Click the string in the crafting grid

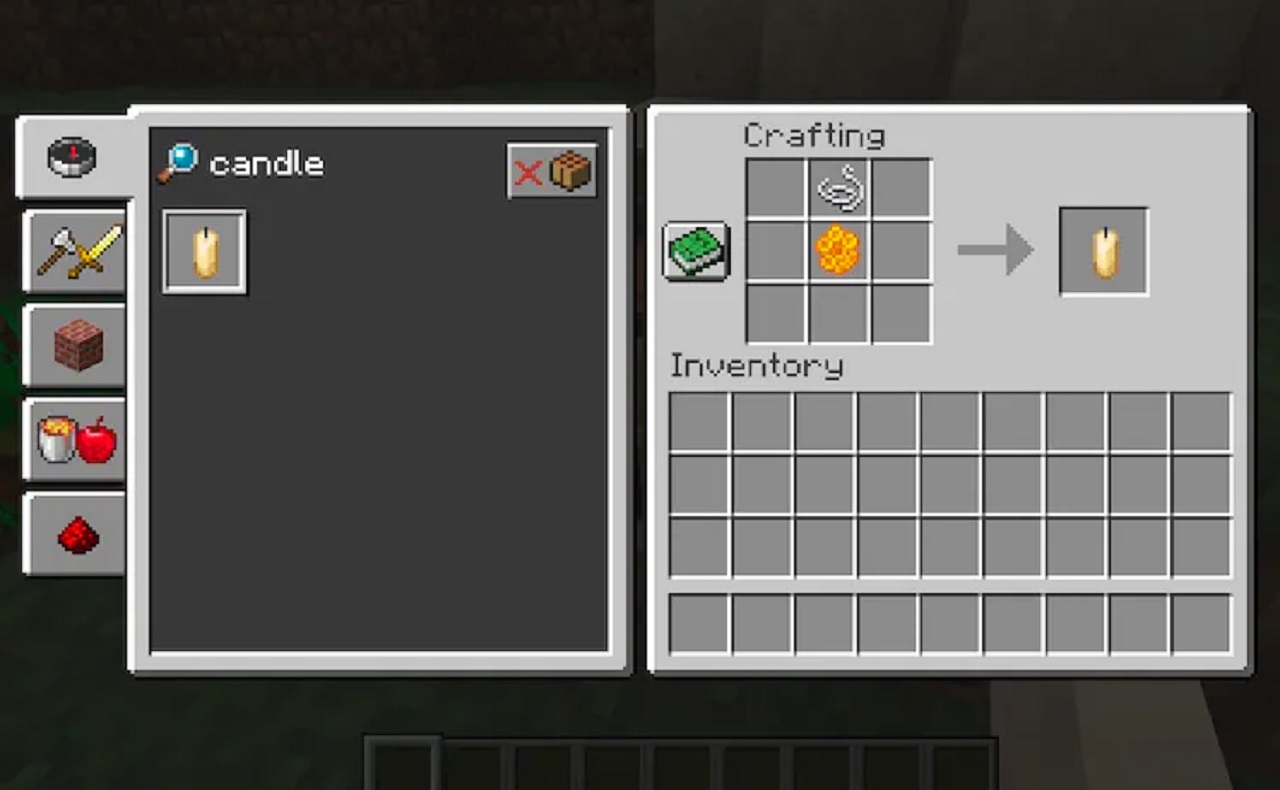(x=838, y=188)
